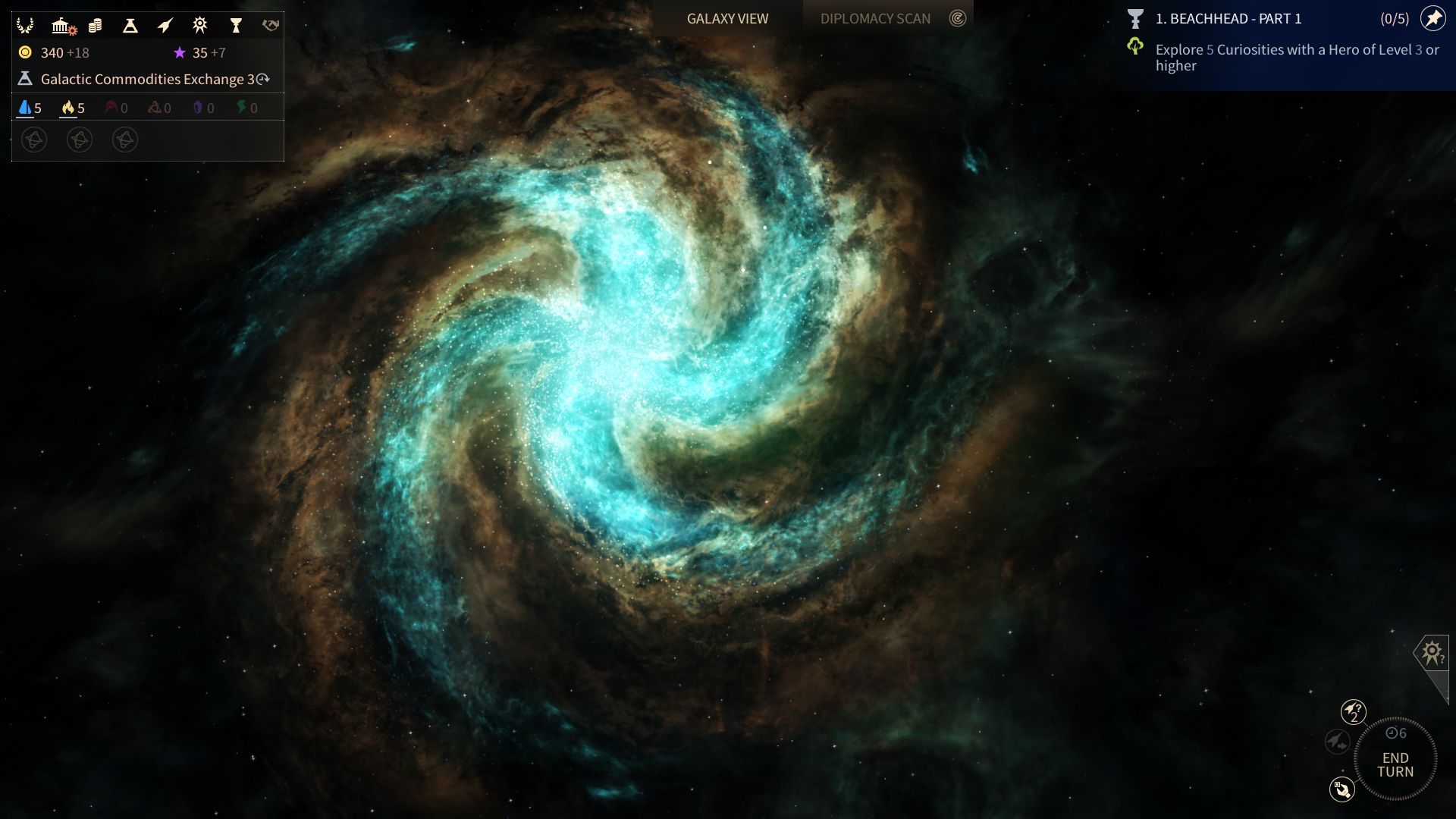
Task: Expand the Galactic Commodities Exchange timer control
Action: (x=262, y=78)
